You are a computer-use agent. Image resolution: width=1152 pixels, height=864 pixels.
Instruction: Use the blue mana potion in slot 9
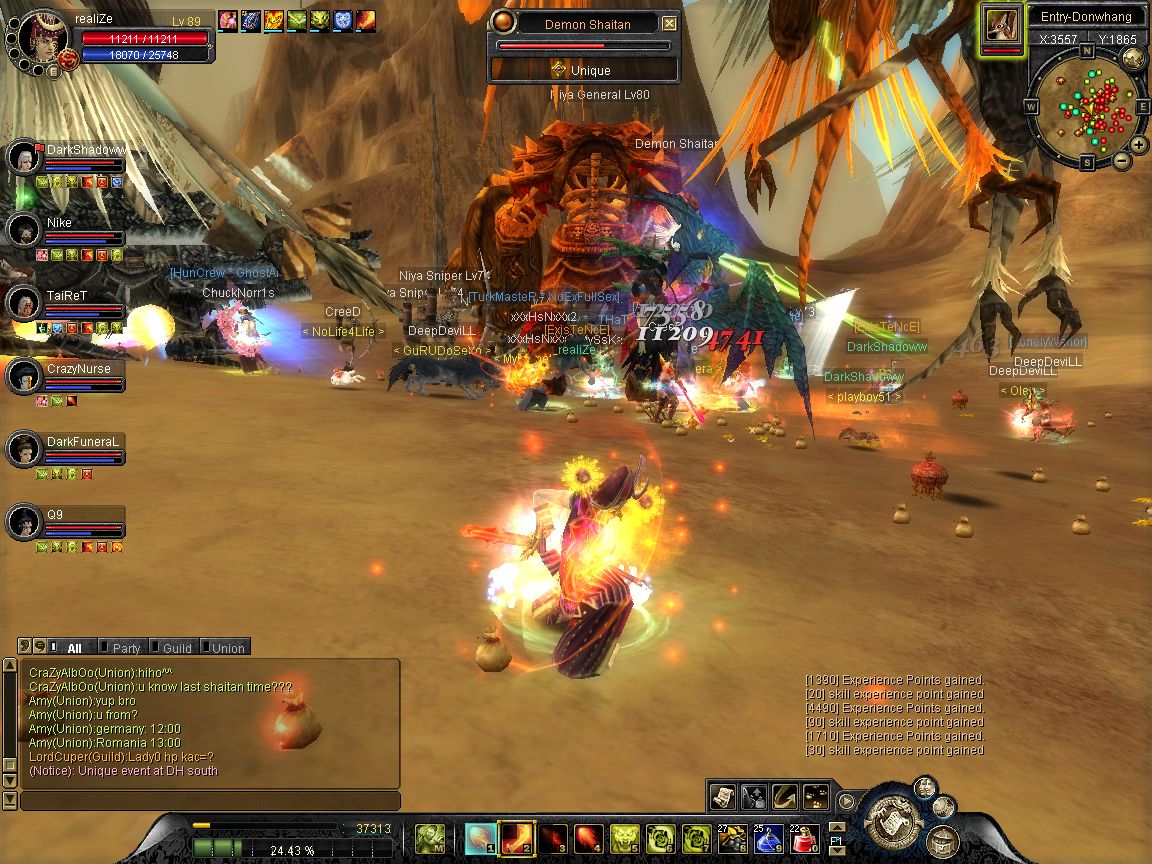(x=767, y=838)
